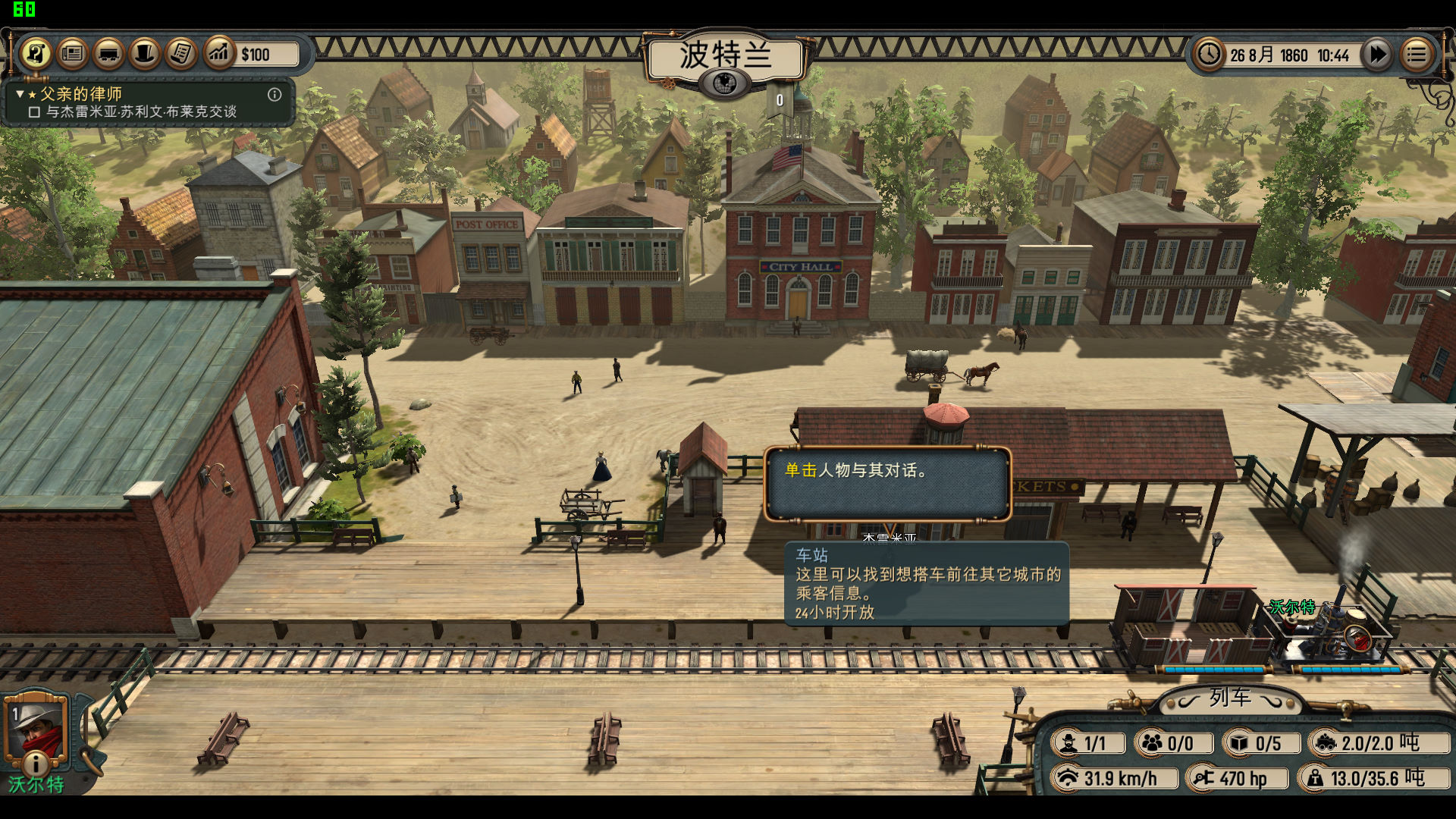The width and height of the screenshot is (1456, 819).
Task: Activate the fast-forward time button
Action: click(x=1377, y=55)
